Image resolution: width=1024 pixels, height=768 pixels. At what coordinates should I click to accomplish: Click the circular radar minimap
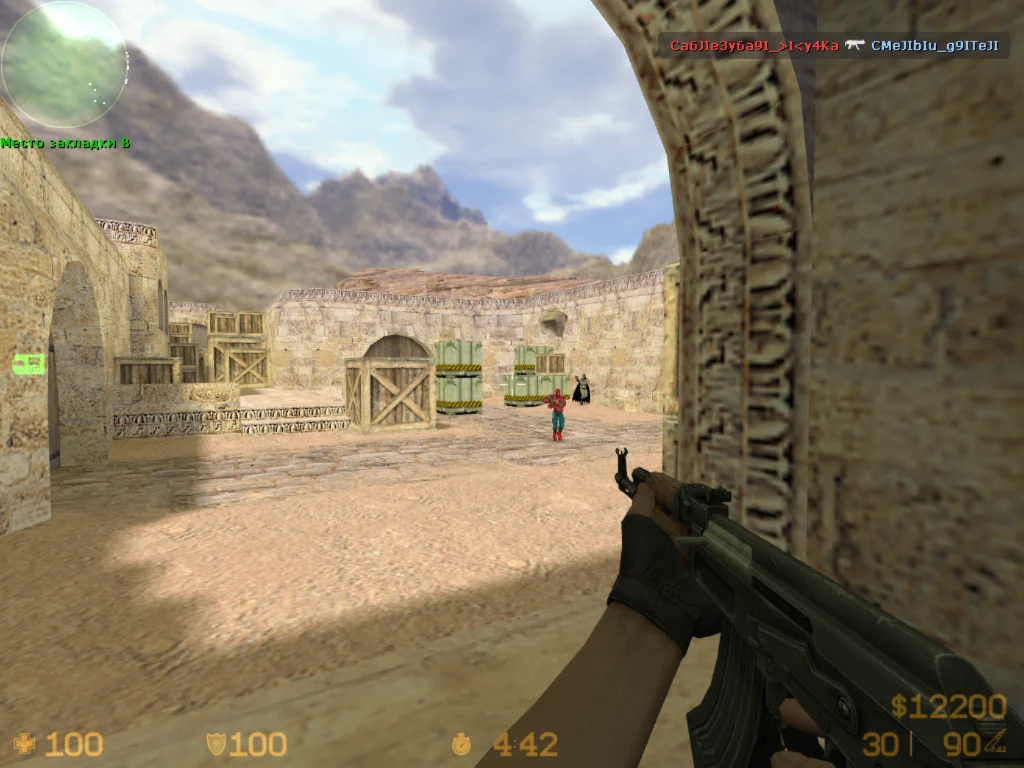point(63,65)
